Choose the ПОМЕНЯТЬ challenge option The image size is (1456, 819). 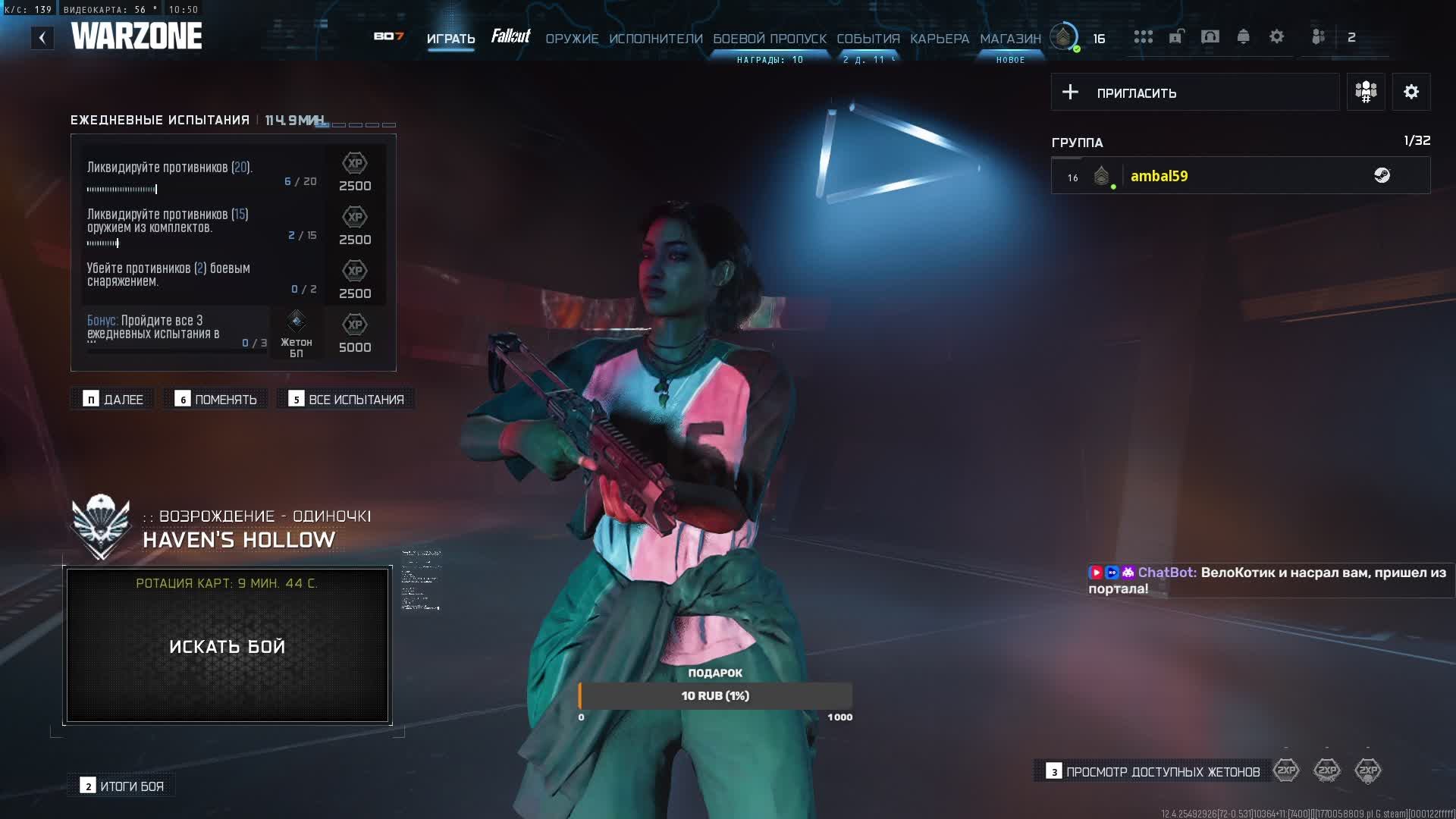coord(216,400)
